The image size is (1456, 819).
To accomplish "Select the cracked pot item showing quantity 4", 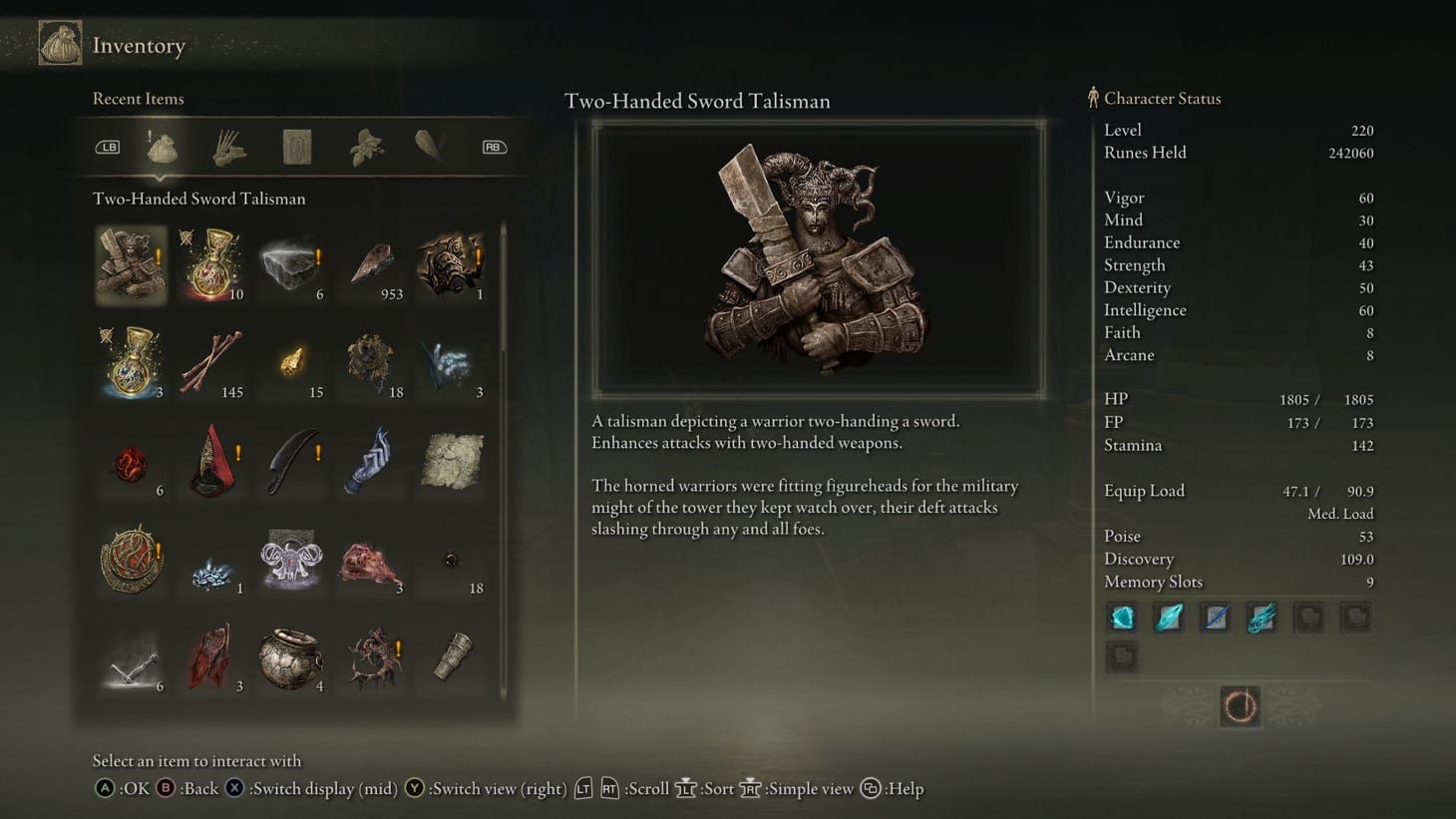I will coord(291,656).
